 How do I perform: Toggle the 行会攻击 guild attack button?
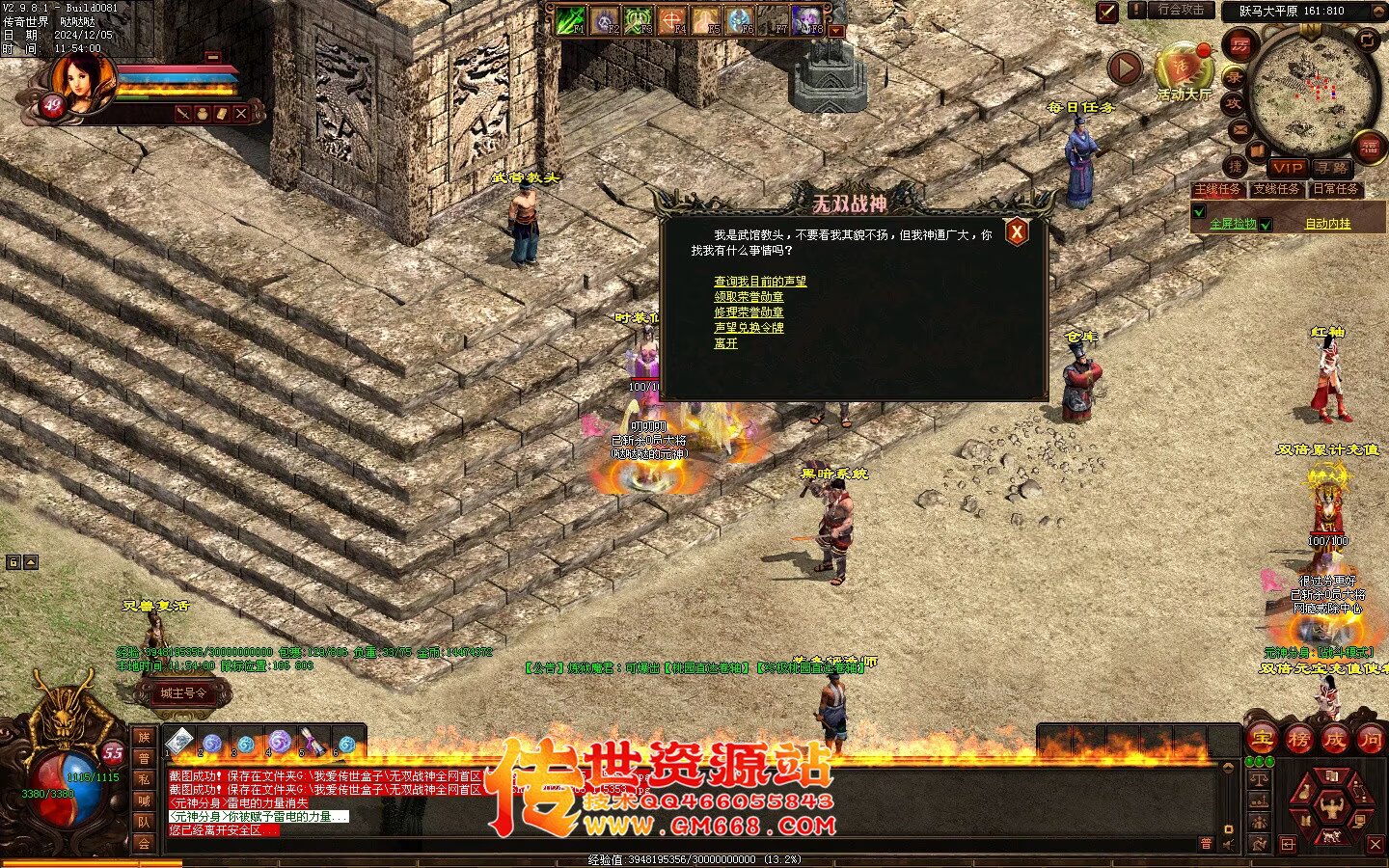pos(1181,10)
